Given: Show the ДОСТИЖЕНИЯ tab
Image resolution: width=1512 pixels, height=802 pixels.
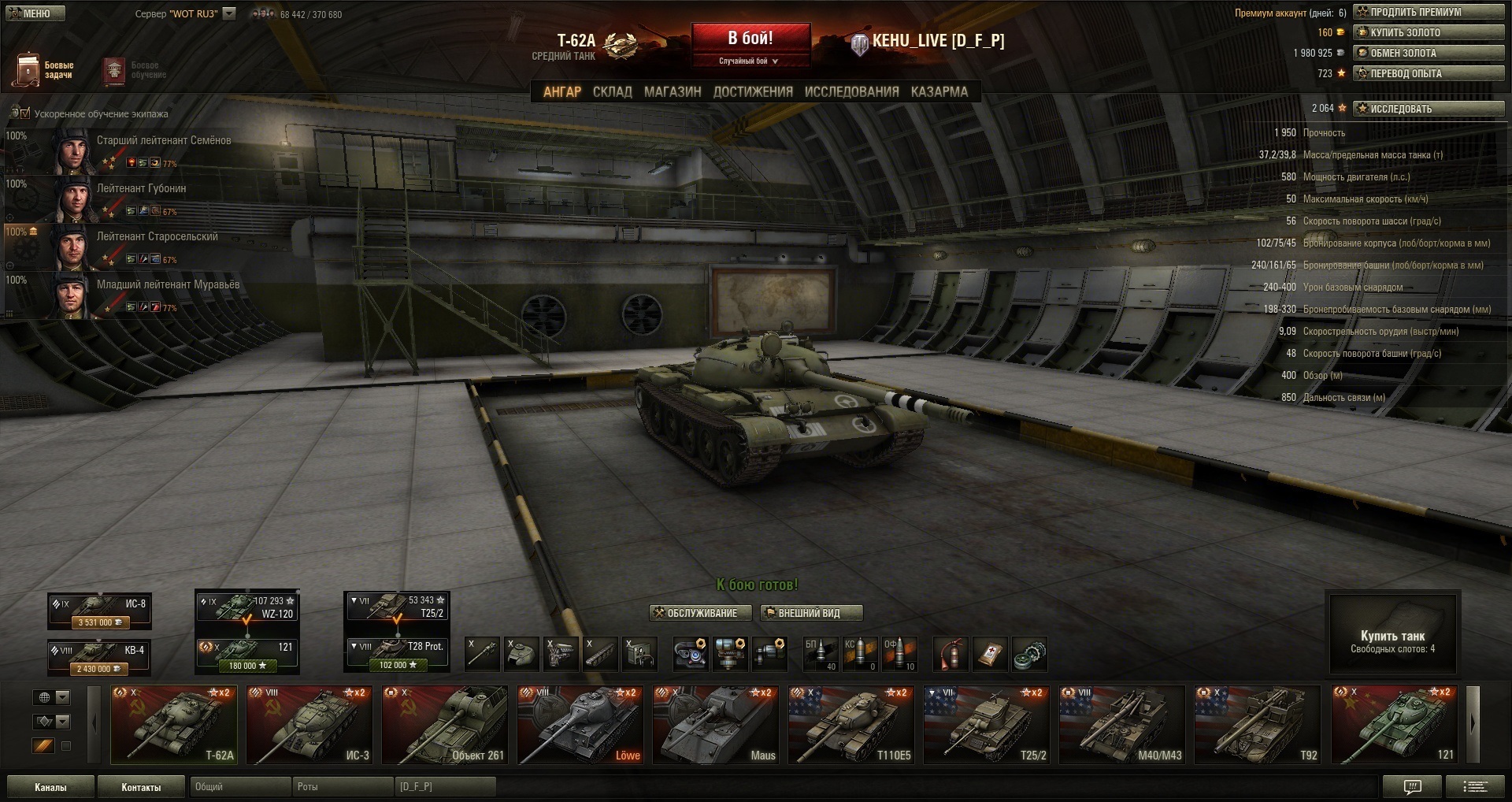Looking at the screenshot, I should 753,91.
